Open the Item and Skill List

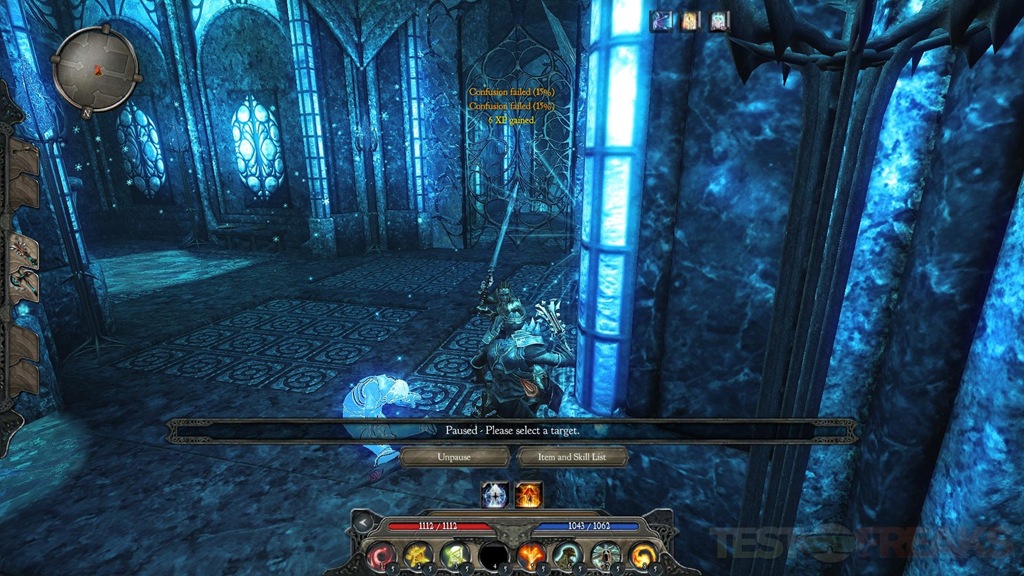point(573,456)
